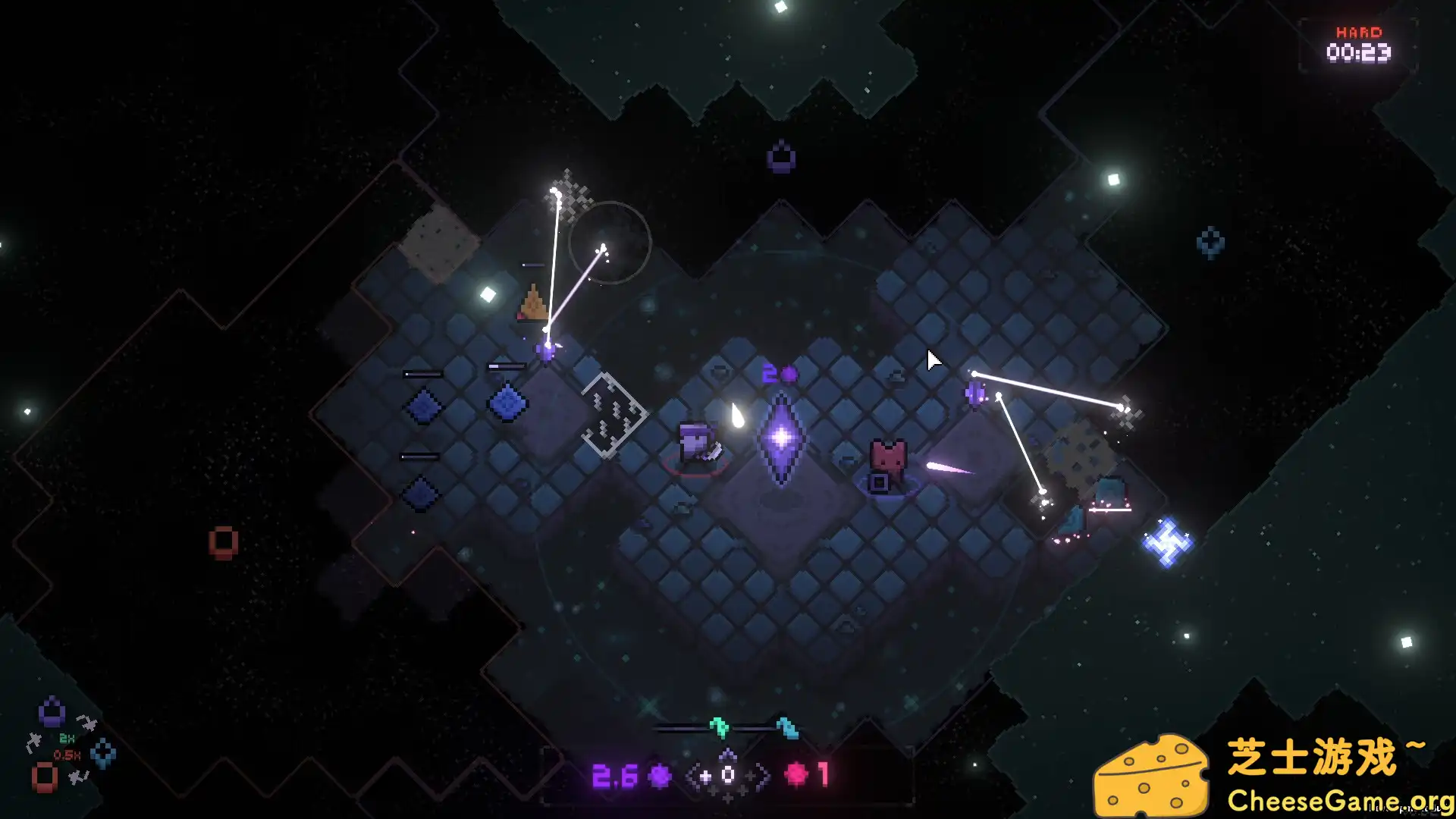Select the blue diamond tower icon in the wheel

pyautogui.click(x=103, y=754)
